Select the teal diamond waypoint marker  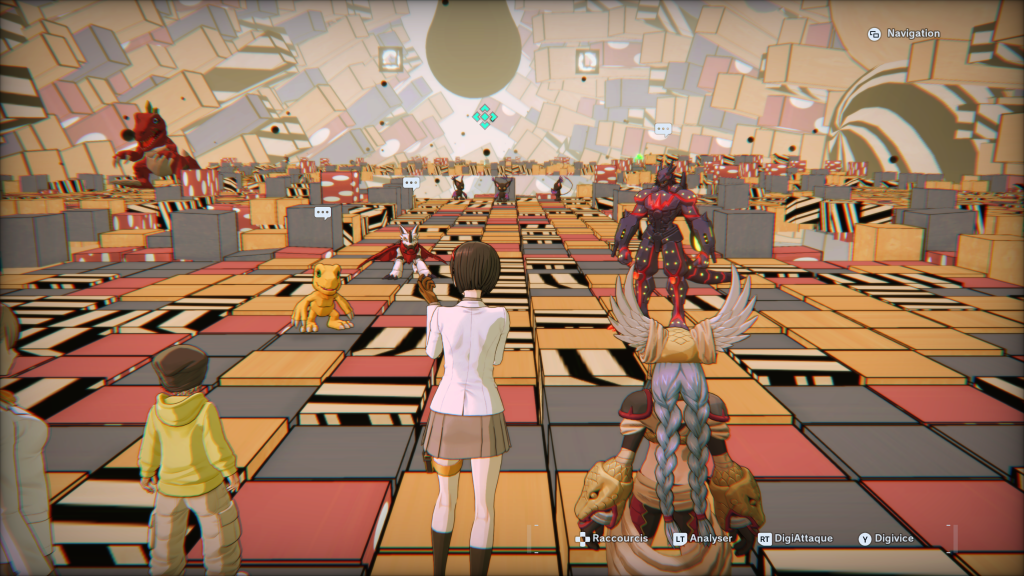[x=485, y=116]
